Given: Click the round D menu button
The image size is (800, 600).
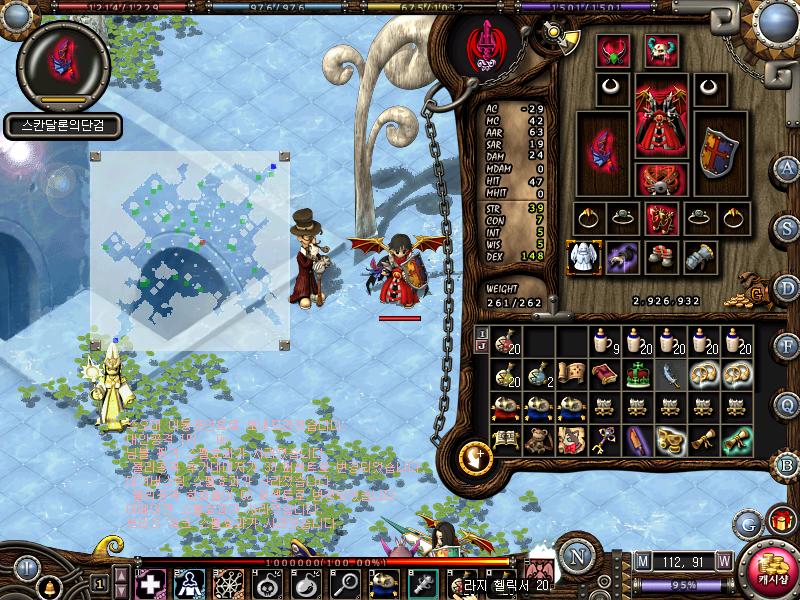Looking at the screenshot, I should [788, 286].
